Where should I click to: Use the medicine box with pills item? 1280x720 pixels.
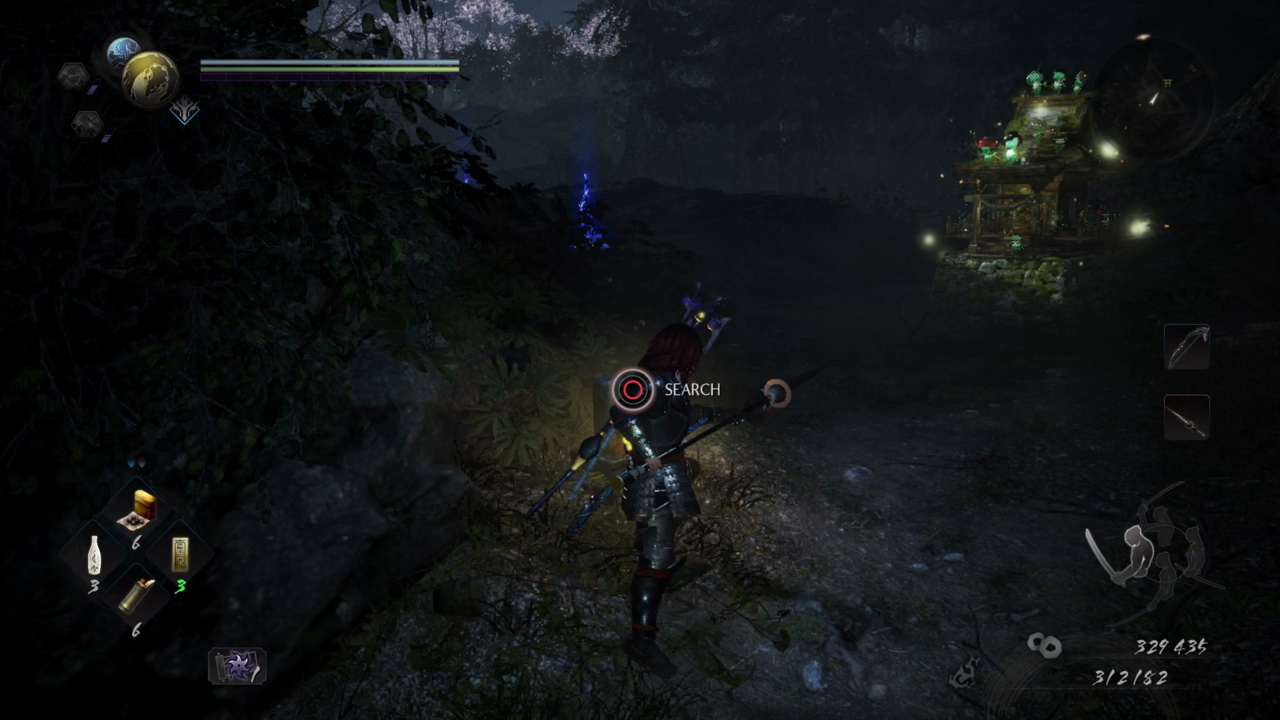137,510
